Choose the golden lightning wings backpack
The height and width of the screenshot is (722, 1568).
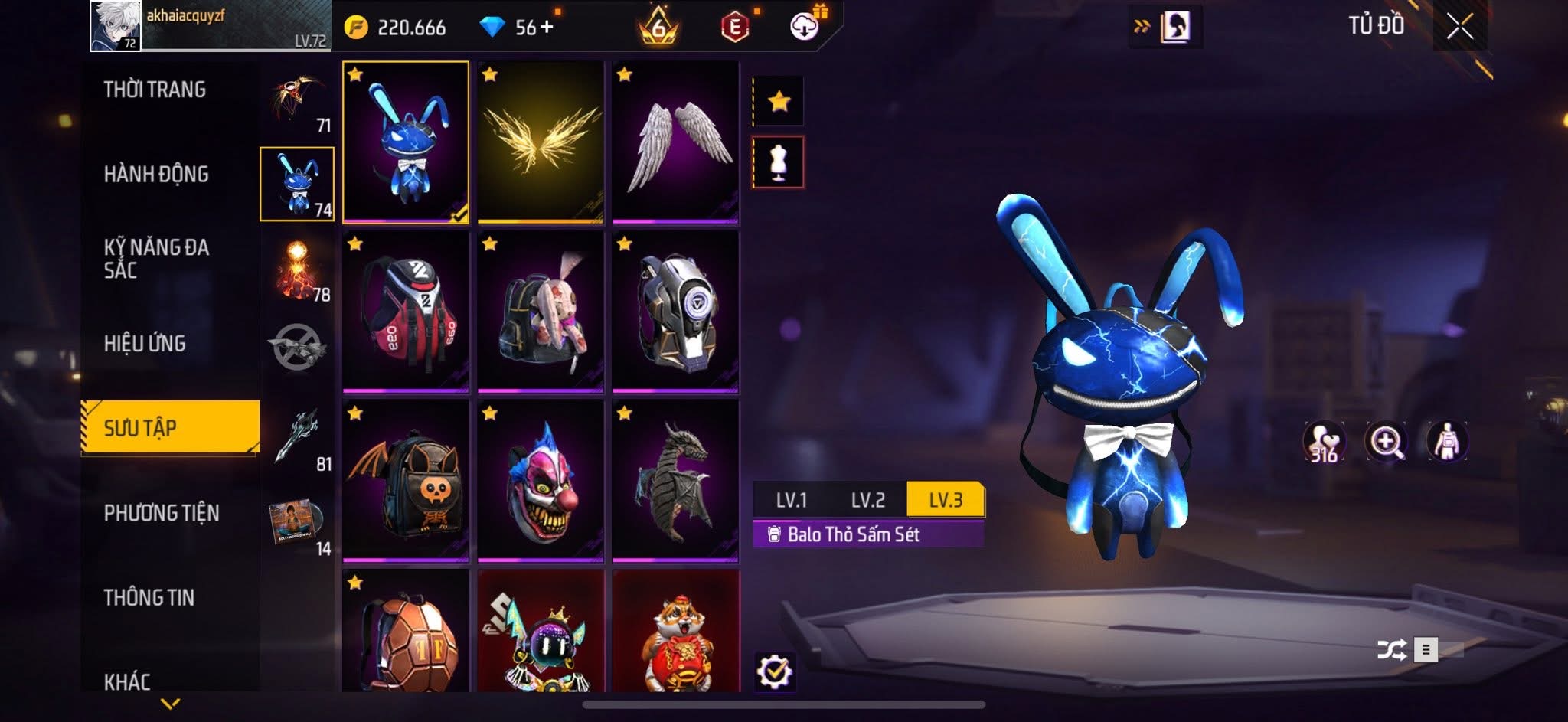[x=541, y=142]
